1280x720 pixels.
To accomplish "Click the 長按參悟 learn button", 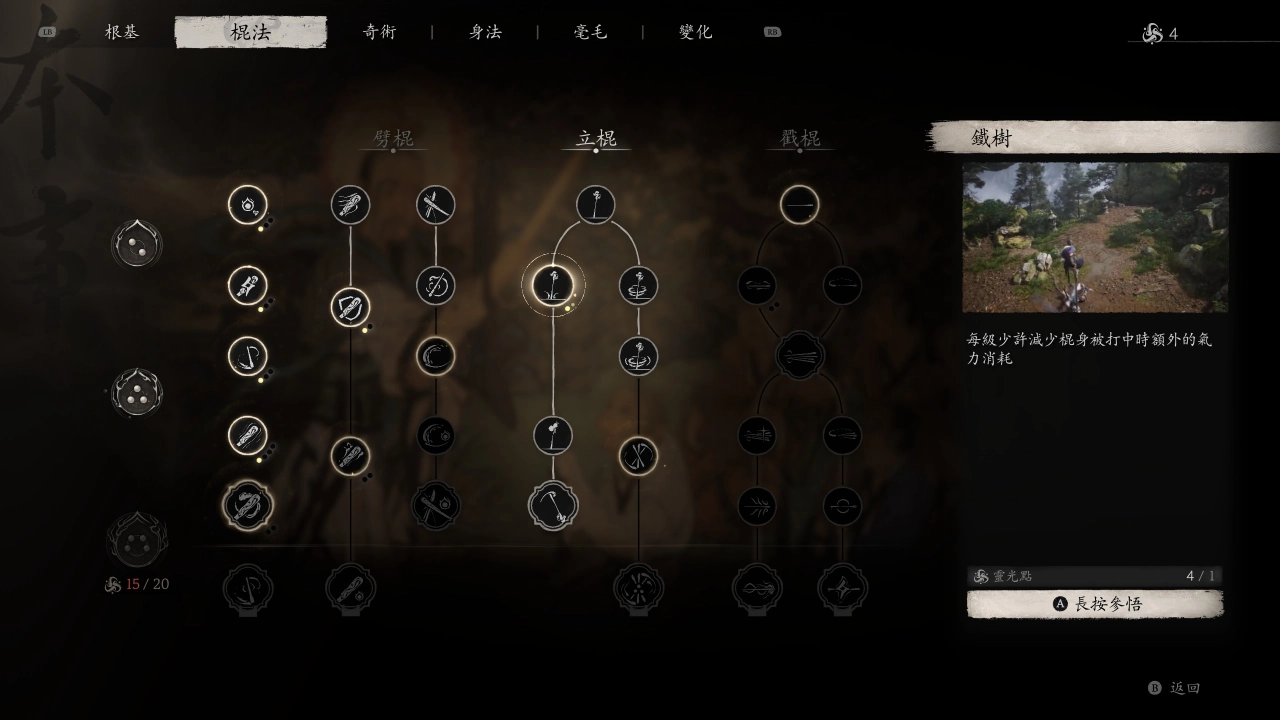I will (1095, 604).
